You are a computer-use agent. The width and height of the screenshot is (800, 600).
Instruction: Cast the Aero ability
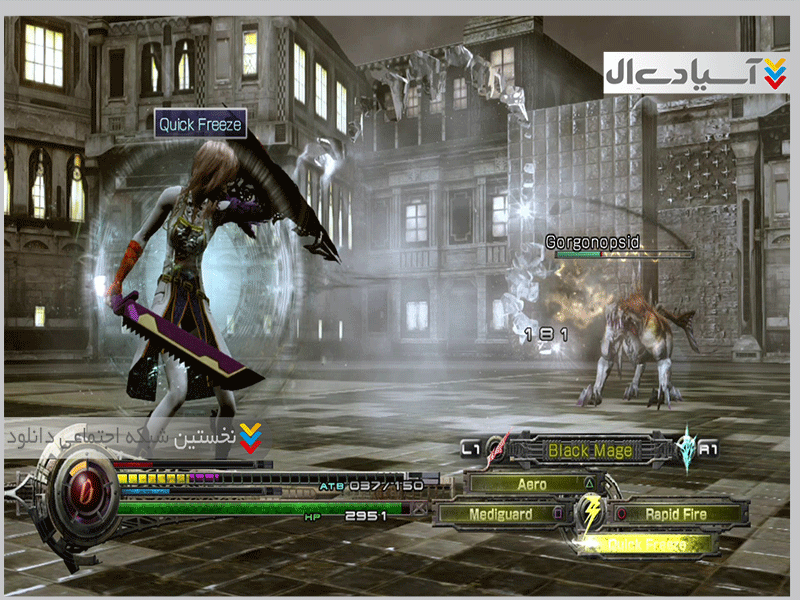click(531, 483)
